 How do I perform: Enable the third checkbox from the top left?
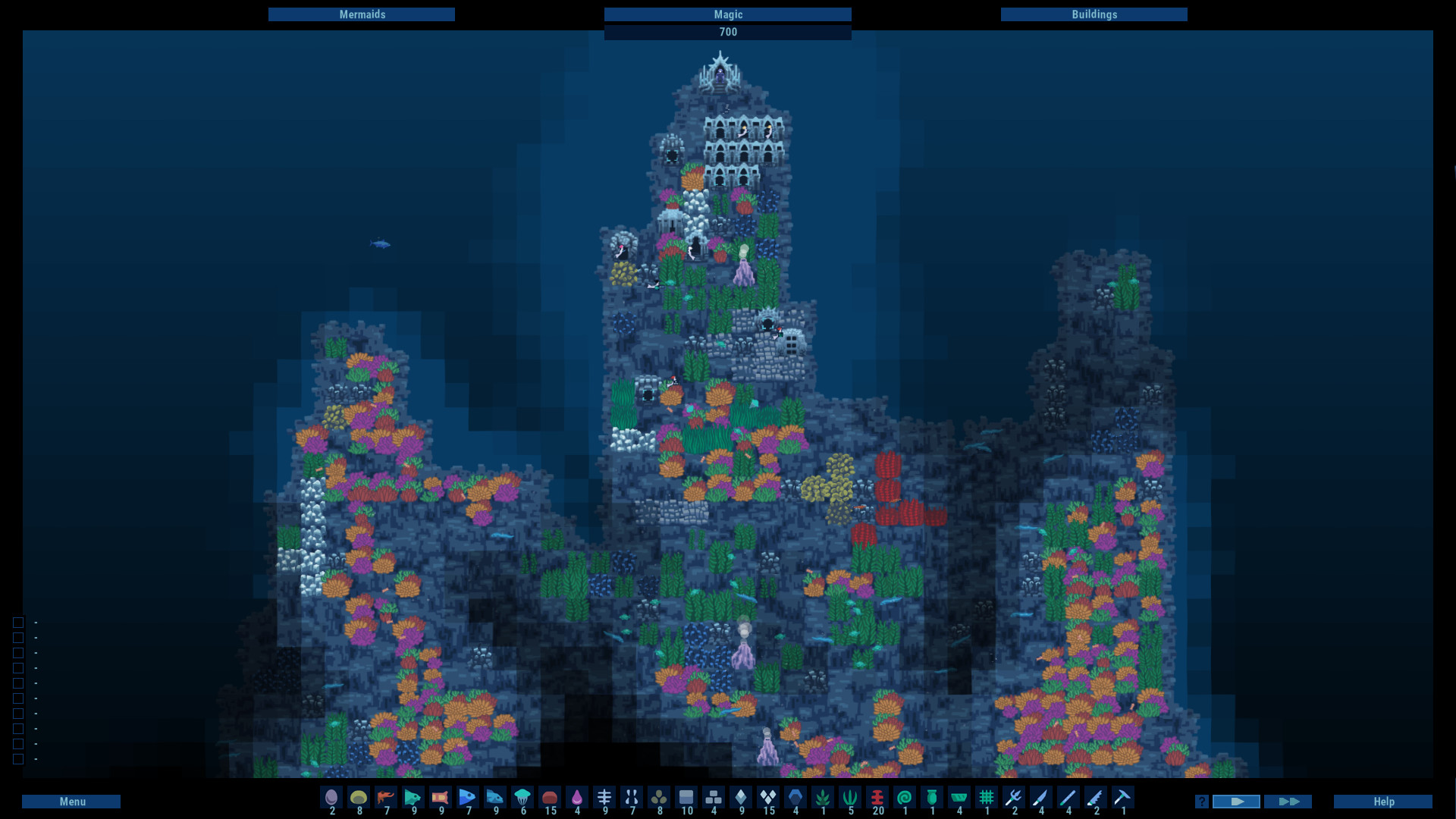(x=17, y=652)
